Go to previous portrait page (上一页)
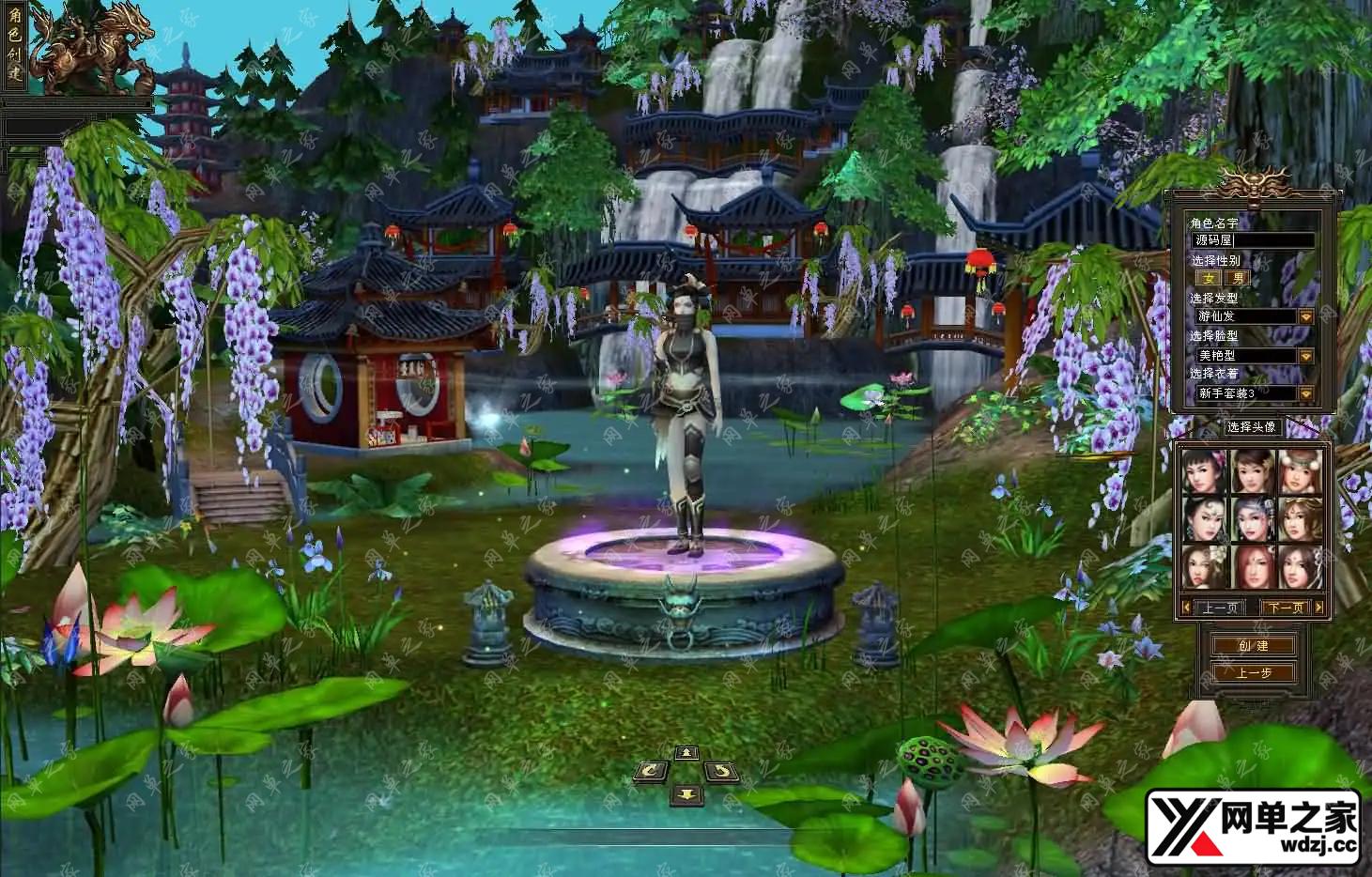The image size is (1372, 877). point(1220,608)
